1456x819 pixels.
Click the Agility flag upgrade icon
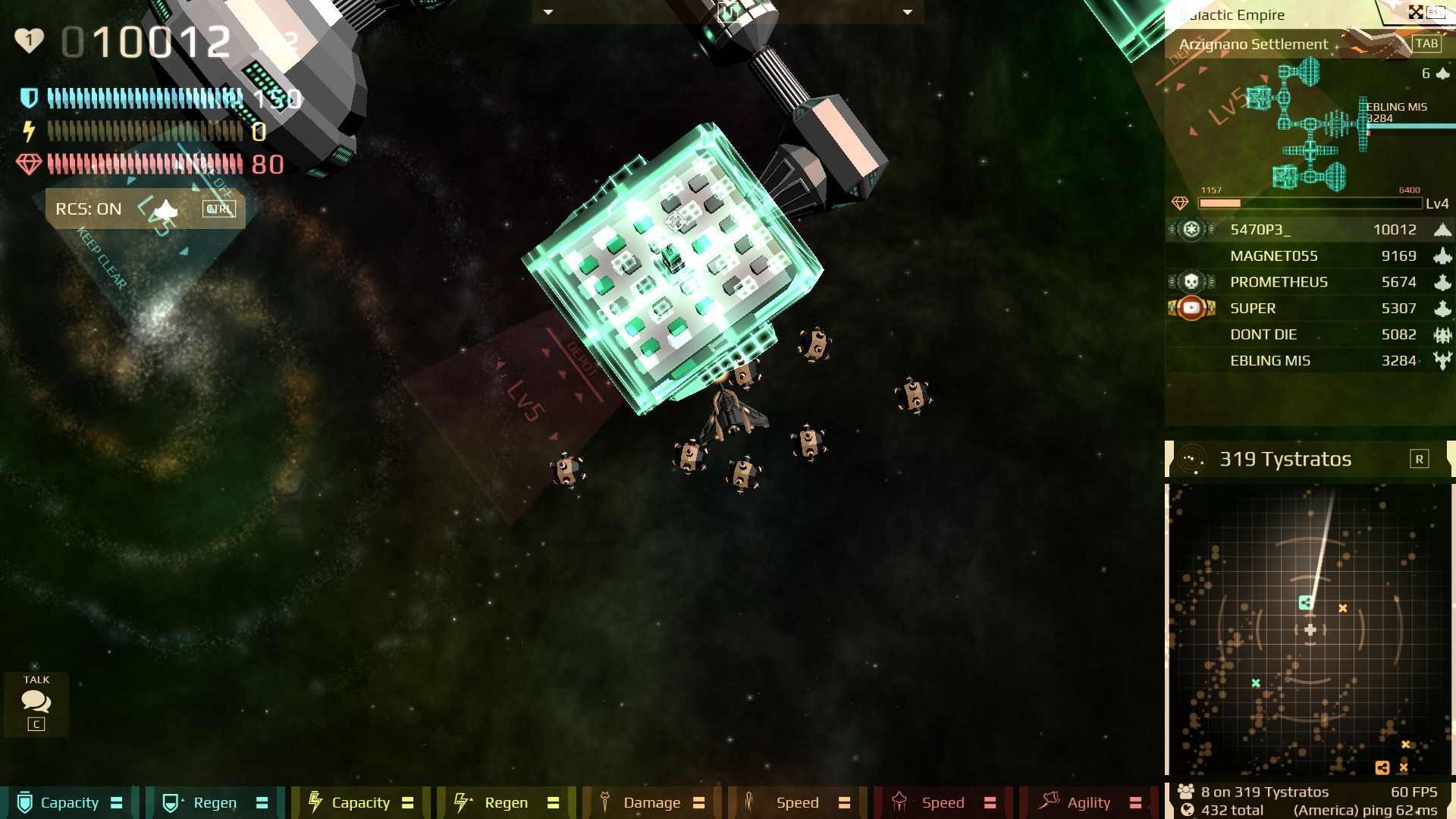[1051, 802]
